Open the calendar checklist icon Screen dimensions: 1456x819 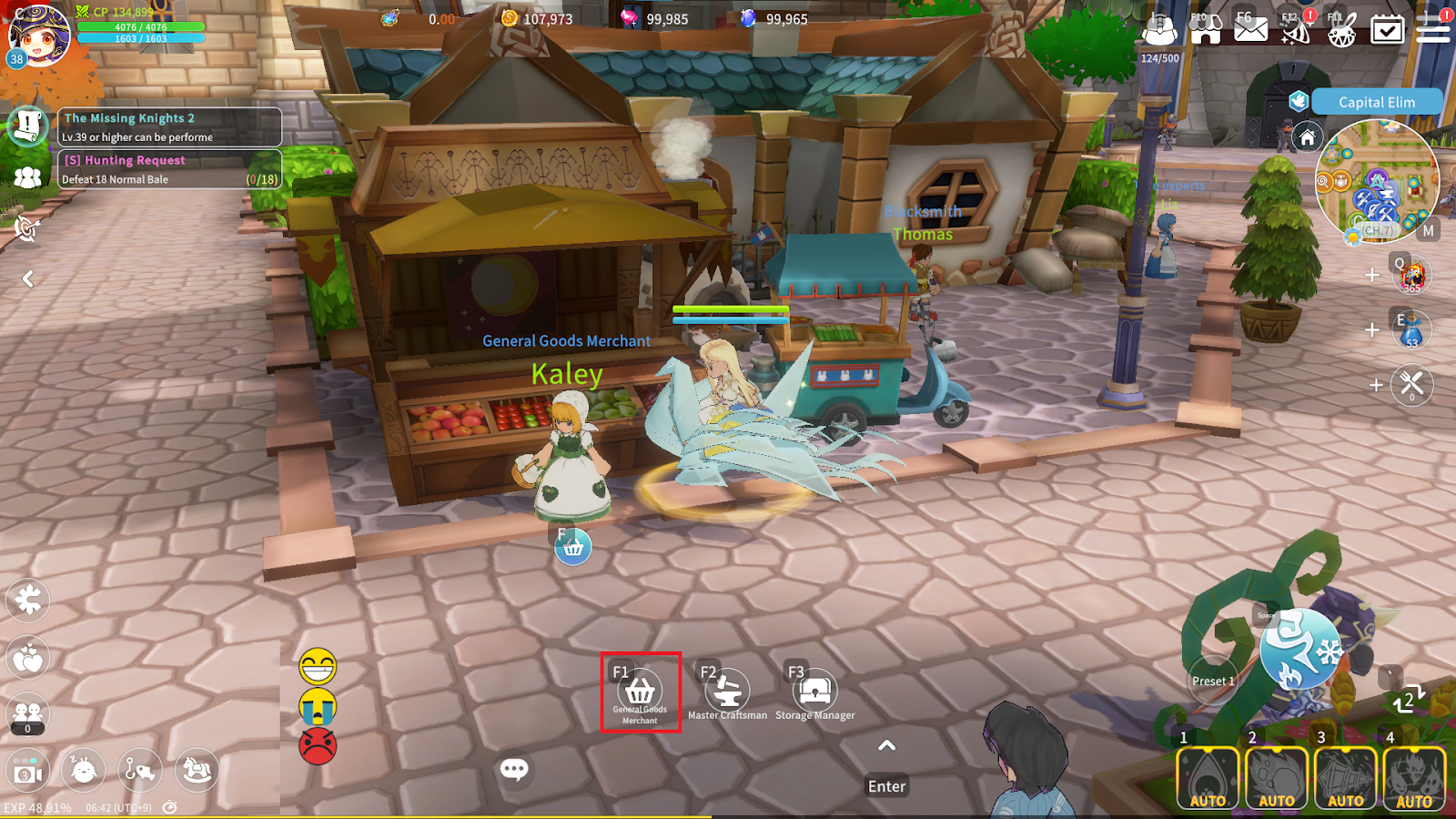tap(1387, 29)
